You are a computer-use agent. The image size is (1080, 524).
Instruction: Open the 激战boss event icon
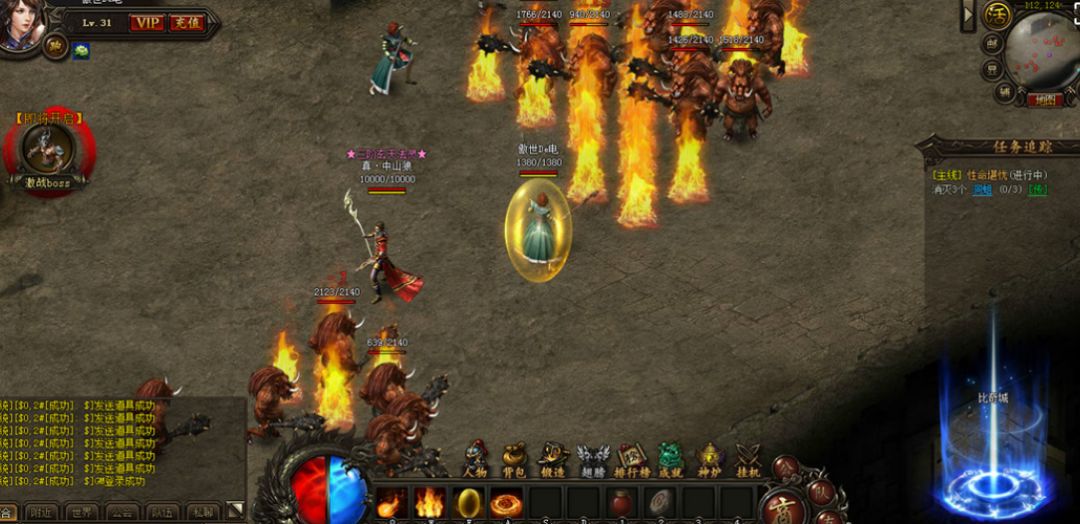tap(48, 153)
